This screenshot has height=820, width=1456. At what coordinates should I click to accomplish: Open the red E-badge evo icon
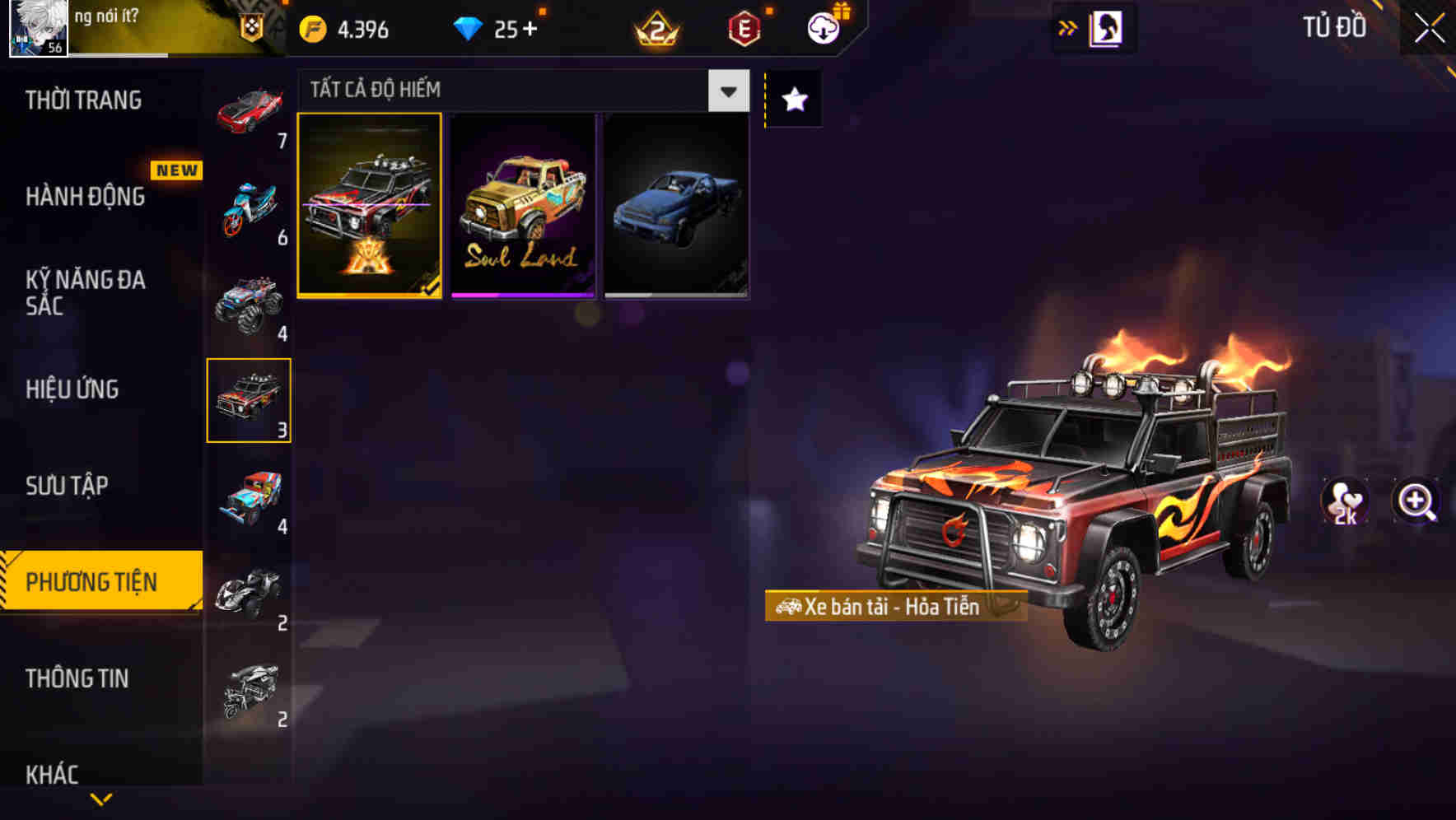click(x=744, y=27)
